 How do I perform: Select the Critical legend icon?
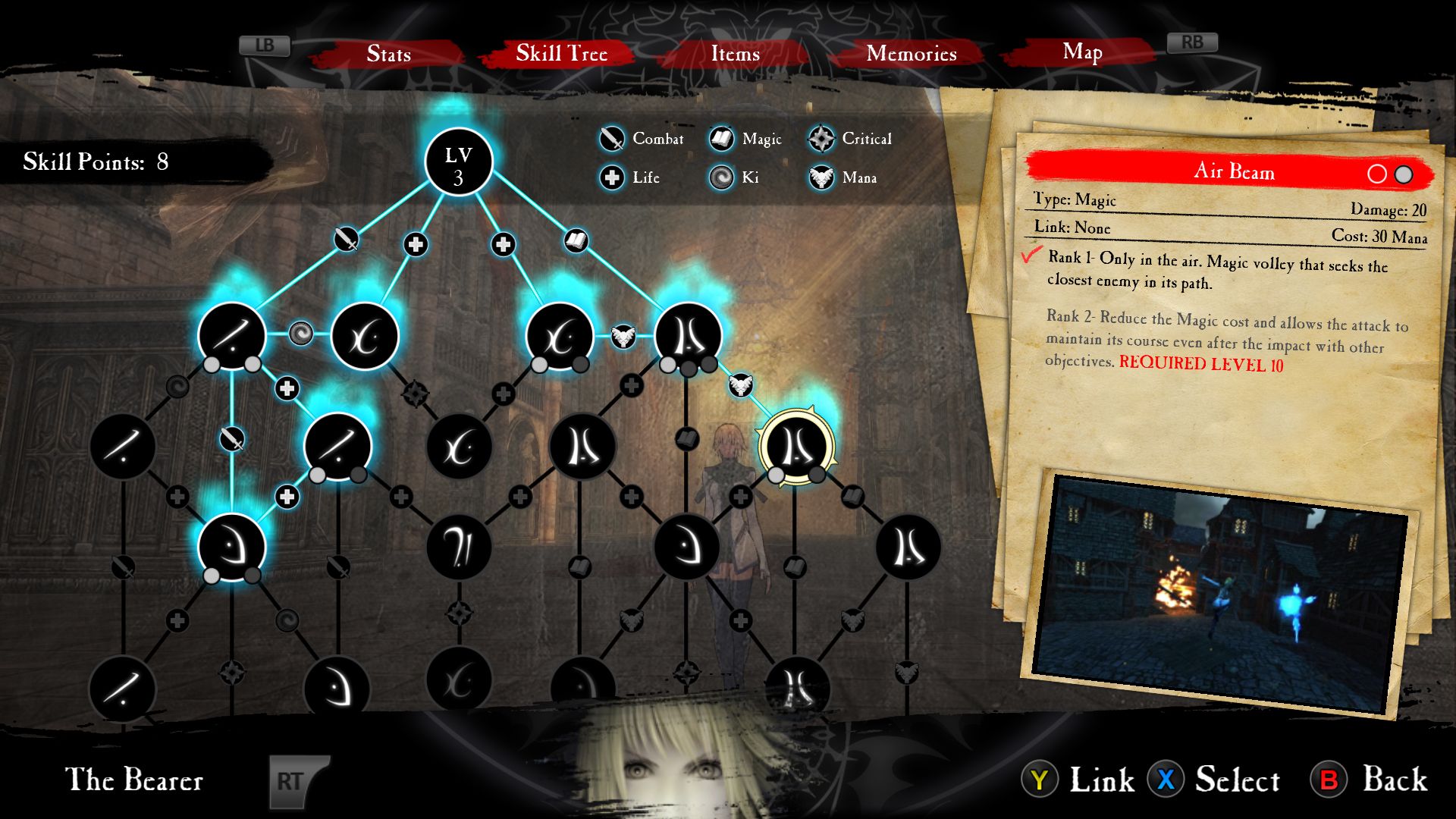821,139
